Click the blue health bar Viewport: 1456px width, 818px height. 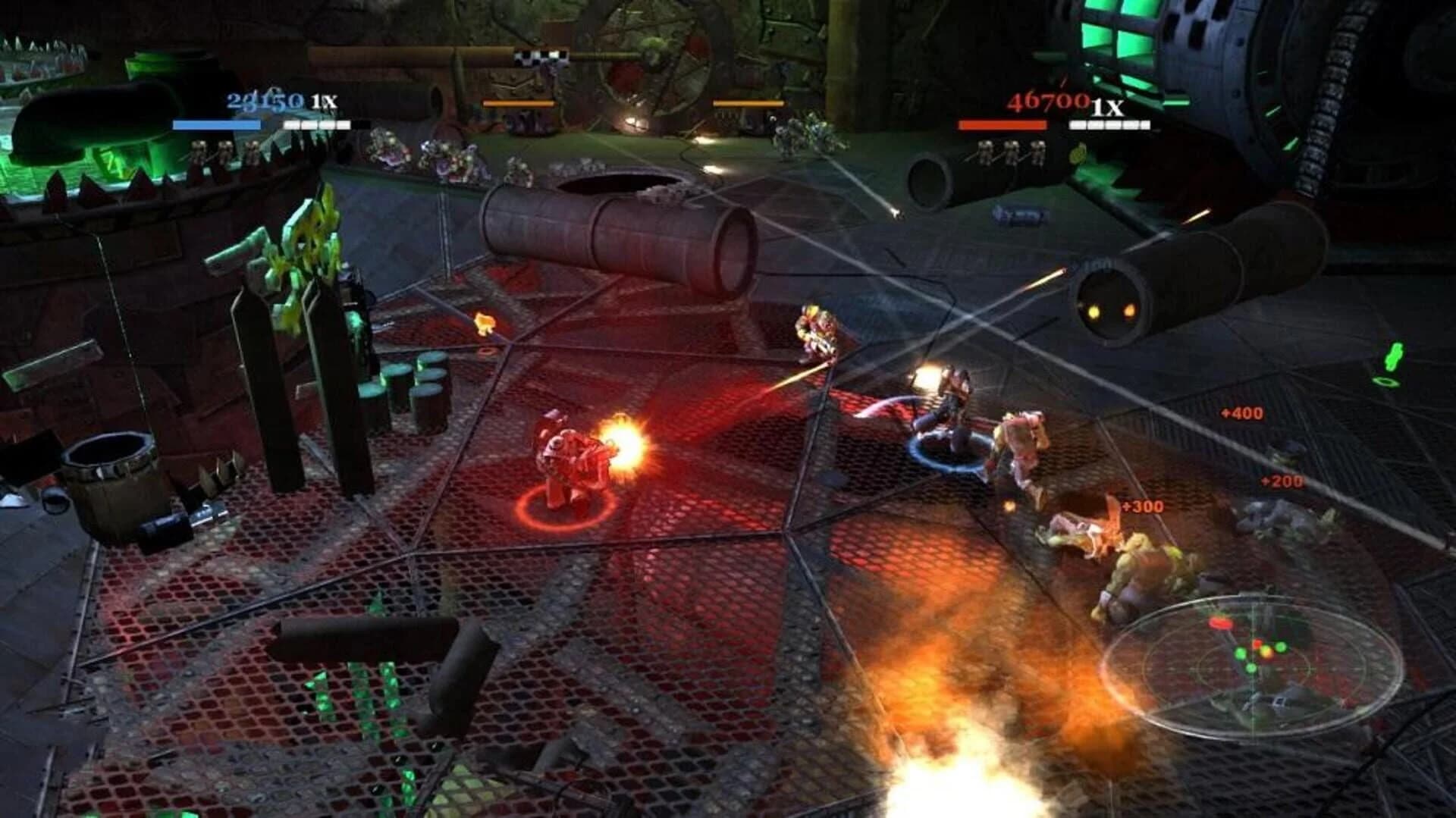click(216, 125)
